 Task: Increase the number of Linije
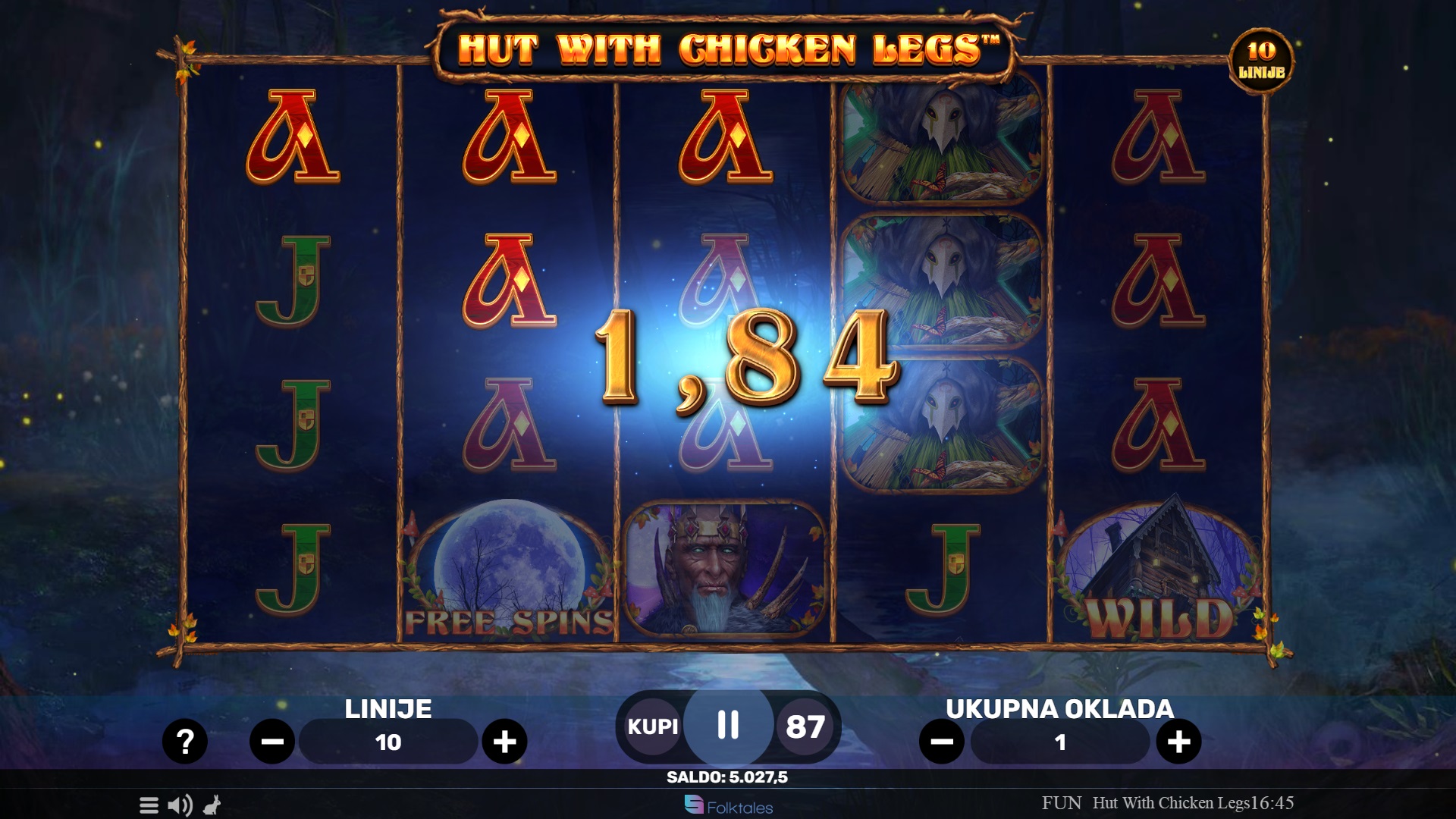pyautogui.click(x=504, y=741)
